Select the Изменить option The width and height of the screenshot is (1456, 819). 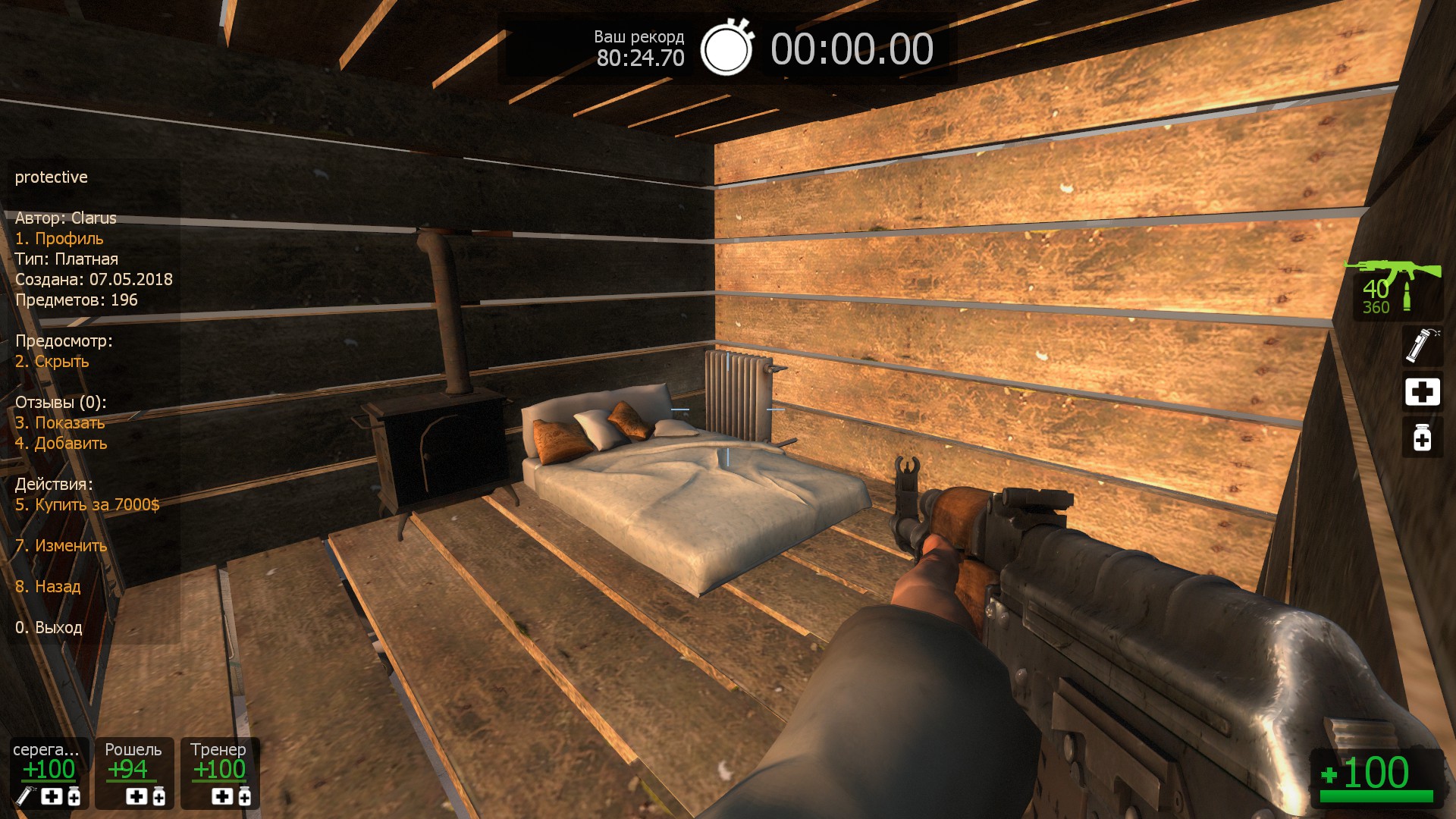[x=61, y=546]
